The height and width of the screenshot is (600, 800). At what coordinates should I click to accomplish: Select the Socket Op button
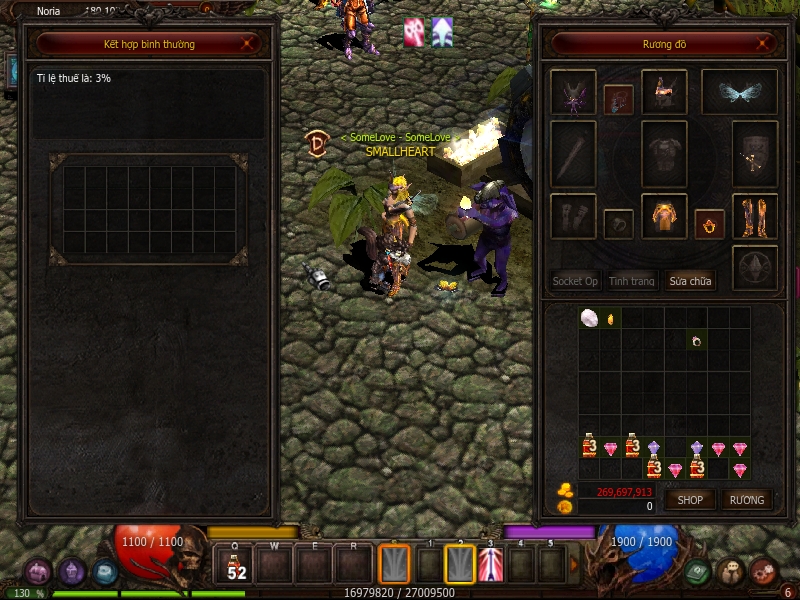tap(575, 281)
